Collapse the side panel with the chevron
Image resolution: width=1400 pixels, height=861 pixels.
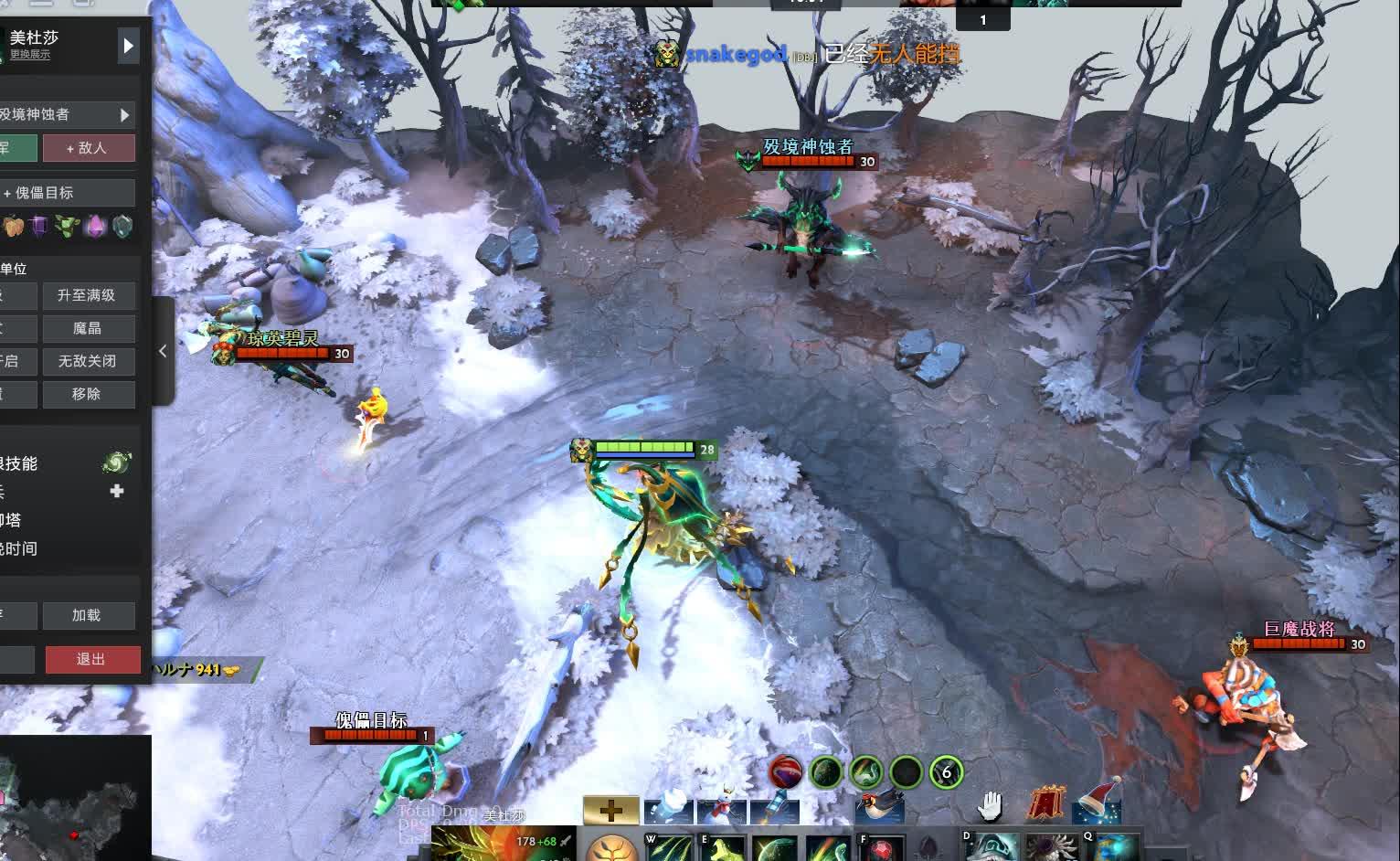[x=162, y=351]
